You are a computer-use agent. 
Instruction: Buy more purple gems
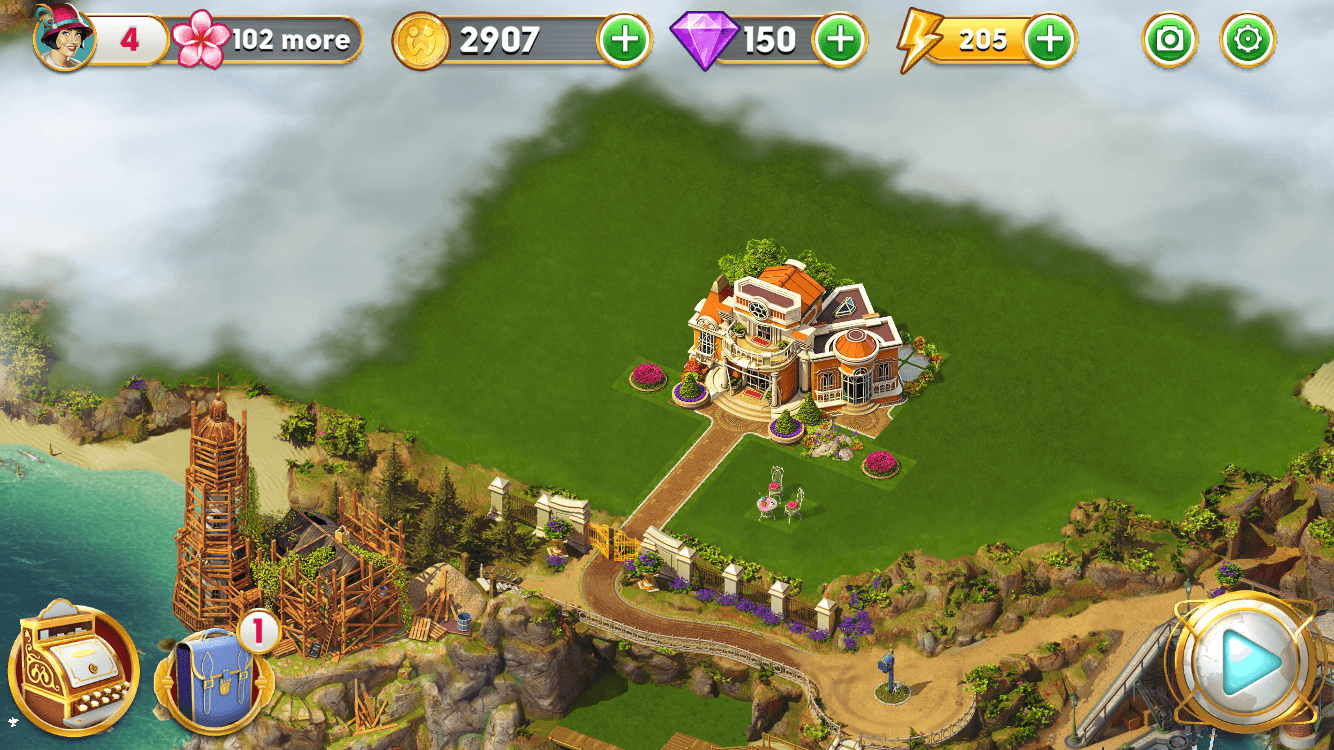tap(840, 41)
